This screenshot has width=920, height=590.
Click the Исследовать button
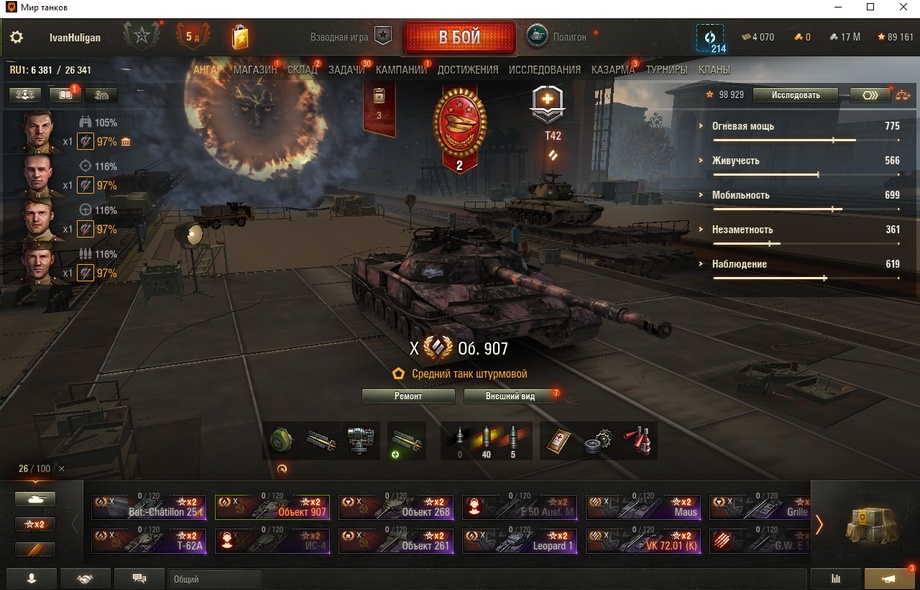click(x=796, y=95)
